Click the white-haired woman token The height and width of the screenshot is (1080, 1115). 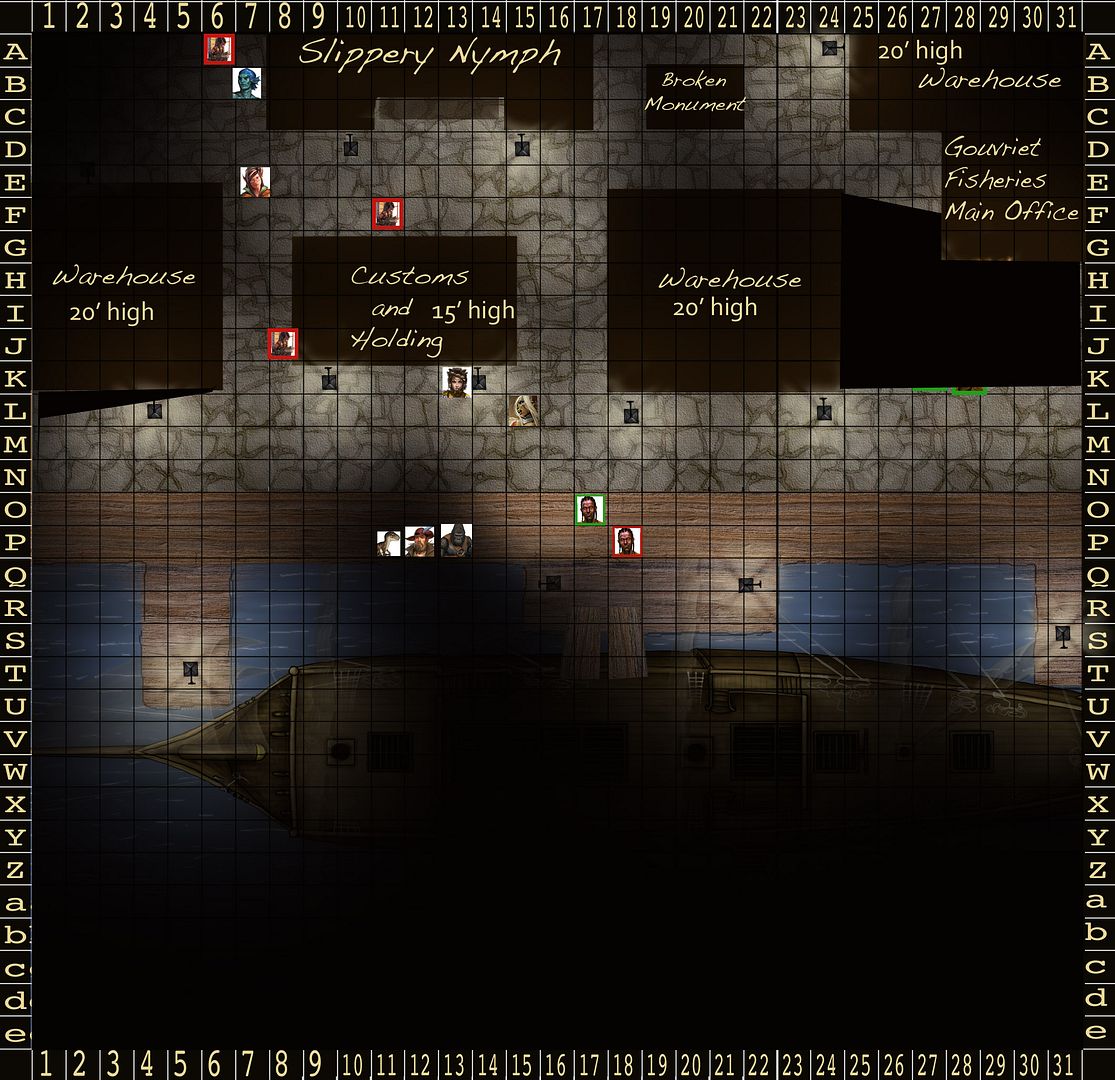pos(524,410)
